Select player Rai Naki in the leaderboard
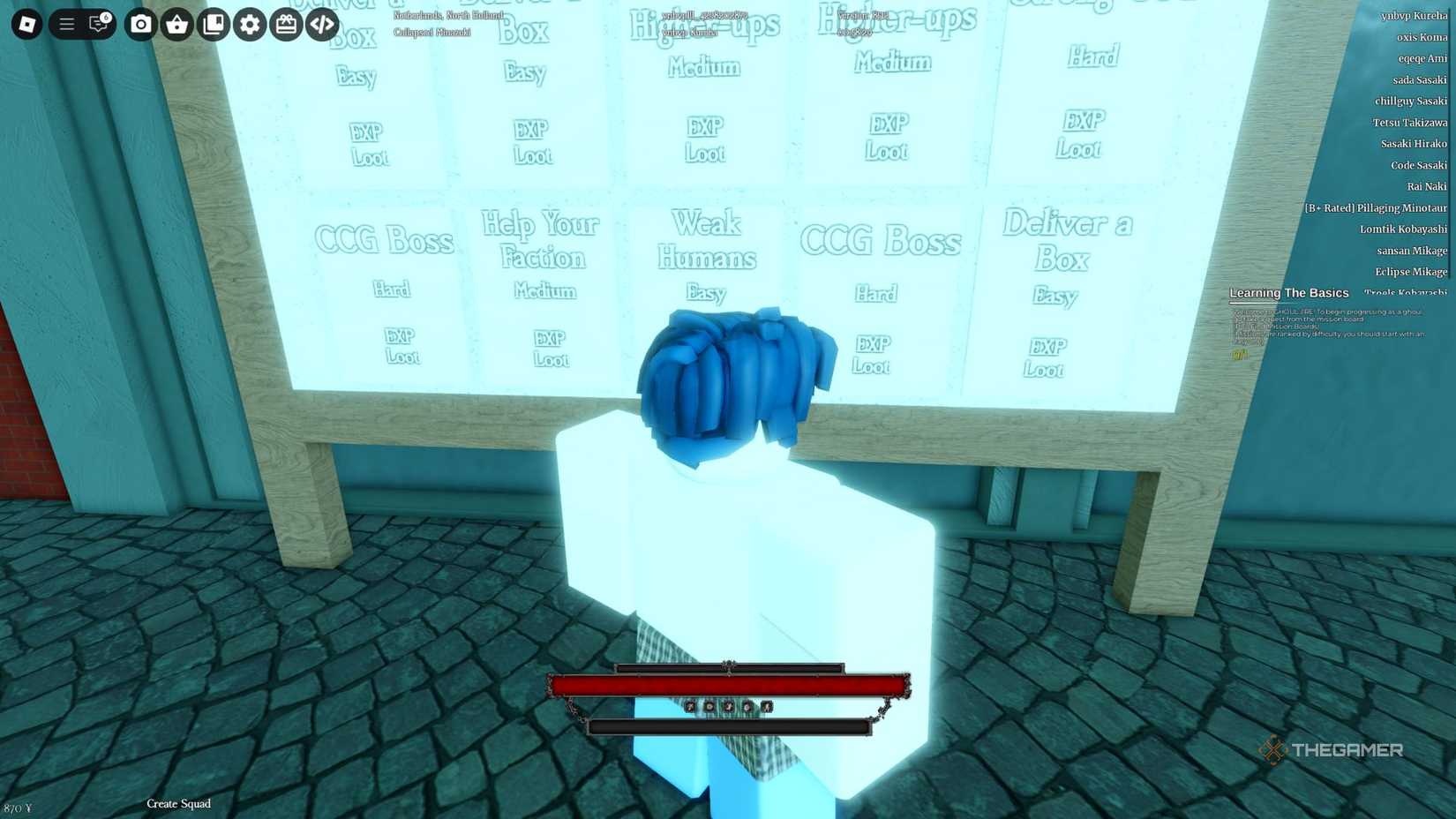Image resolution: width=1456 pixels, height=819 pixels. (1428, 186)
